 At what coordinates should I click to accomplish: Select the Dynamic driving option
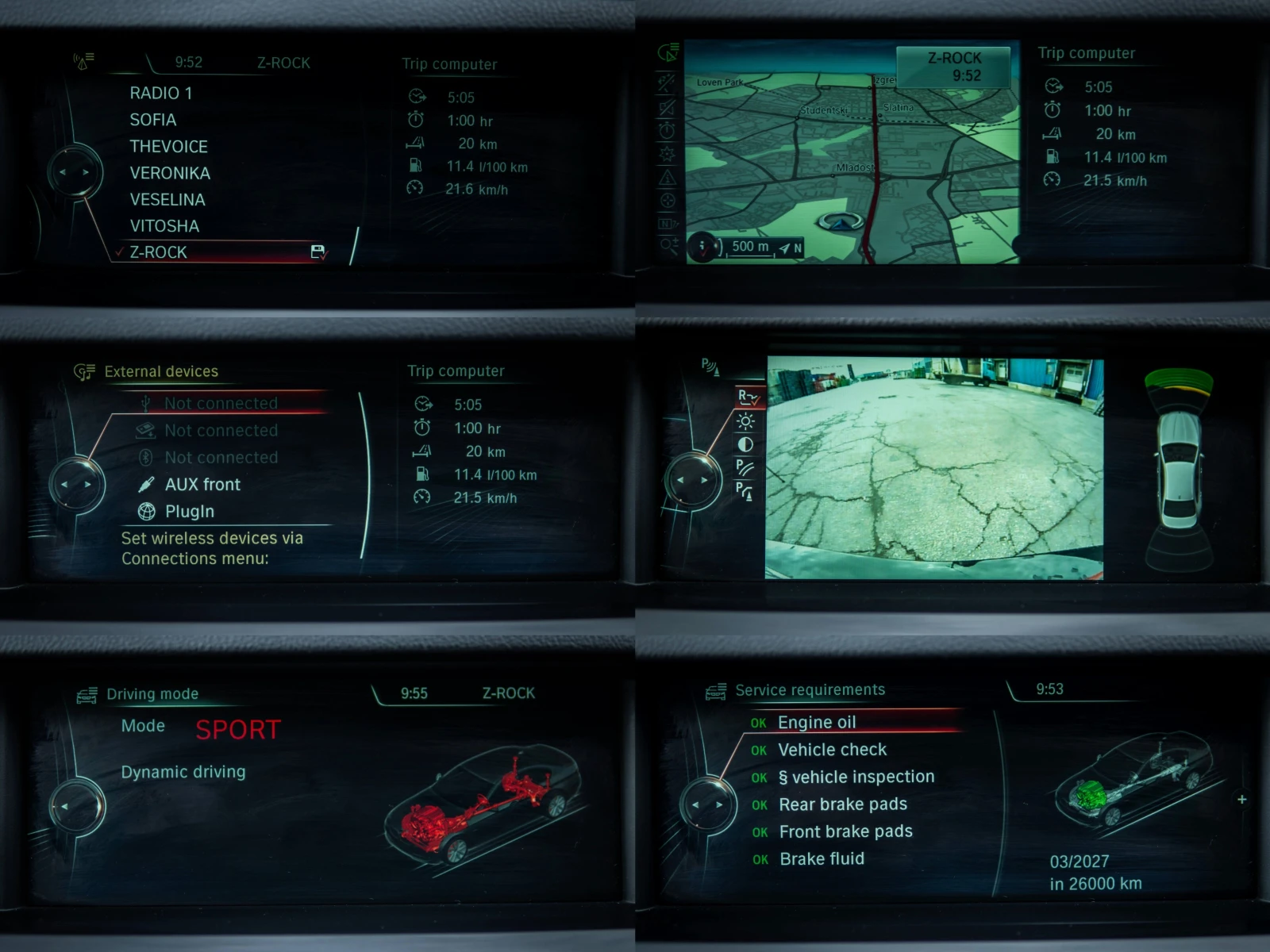(183, 772)
